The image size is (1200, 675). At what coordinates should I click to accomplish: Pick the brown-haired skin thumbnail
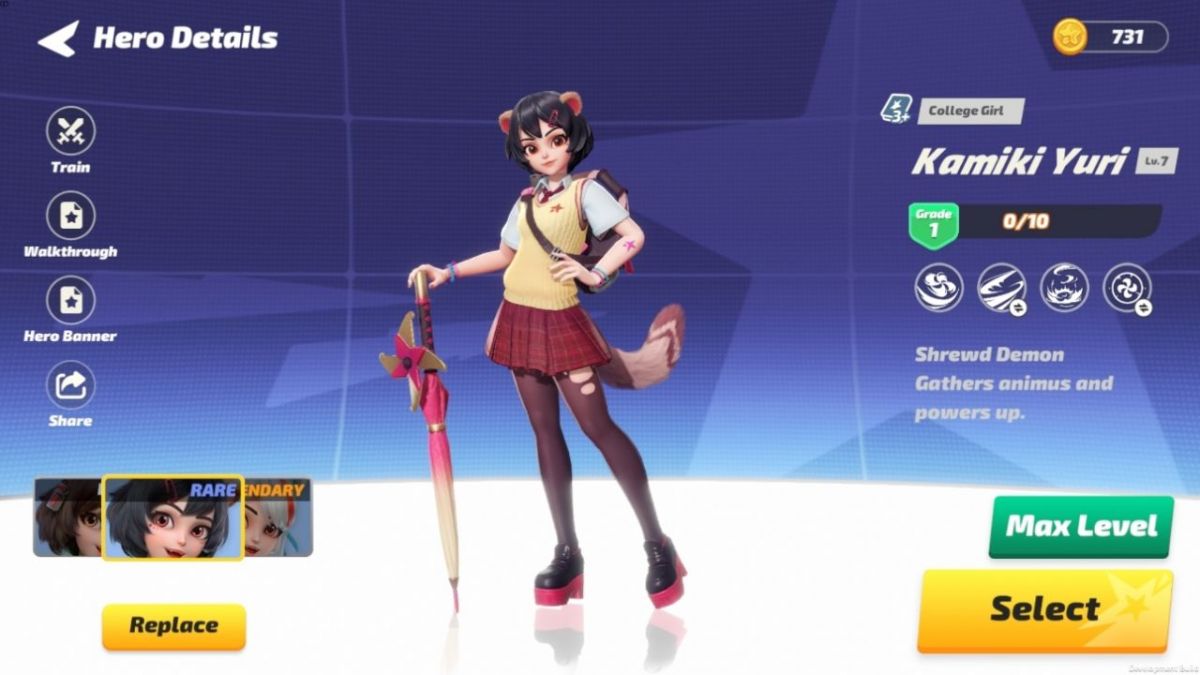(68, 517)
